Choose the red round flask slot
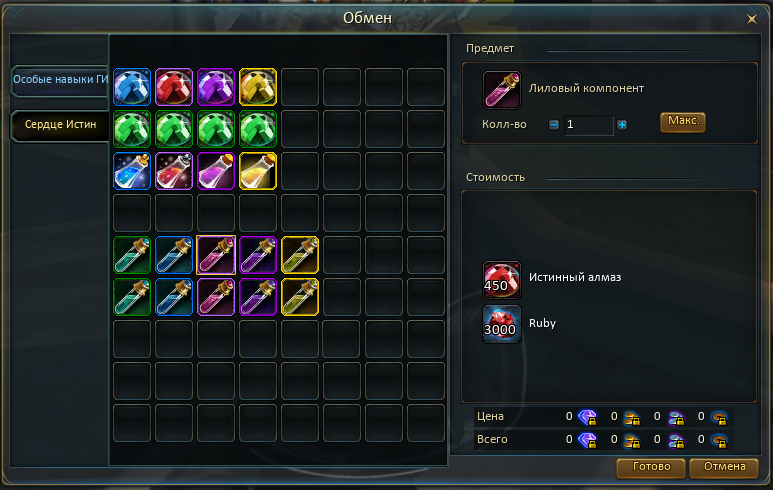 [x=174, y=171]
